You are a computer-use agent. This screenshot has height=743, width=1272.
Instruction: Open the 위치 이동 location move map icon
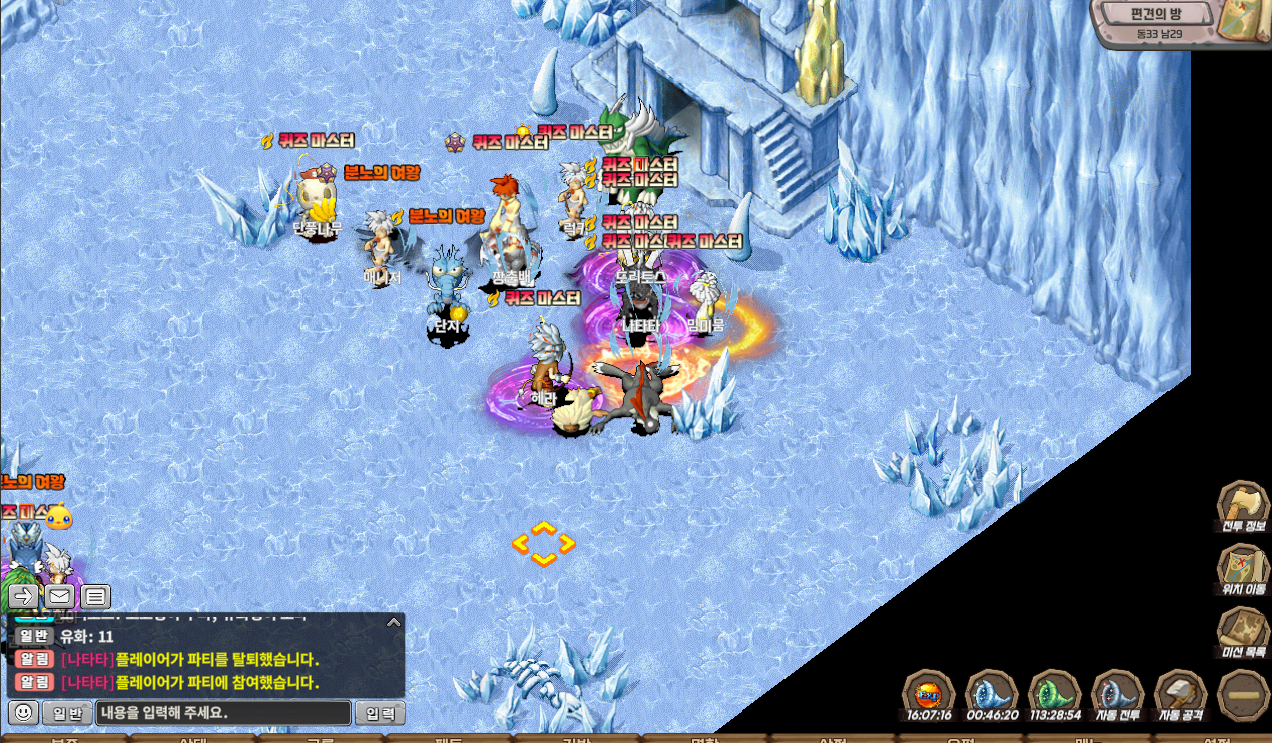point(1242,567)
